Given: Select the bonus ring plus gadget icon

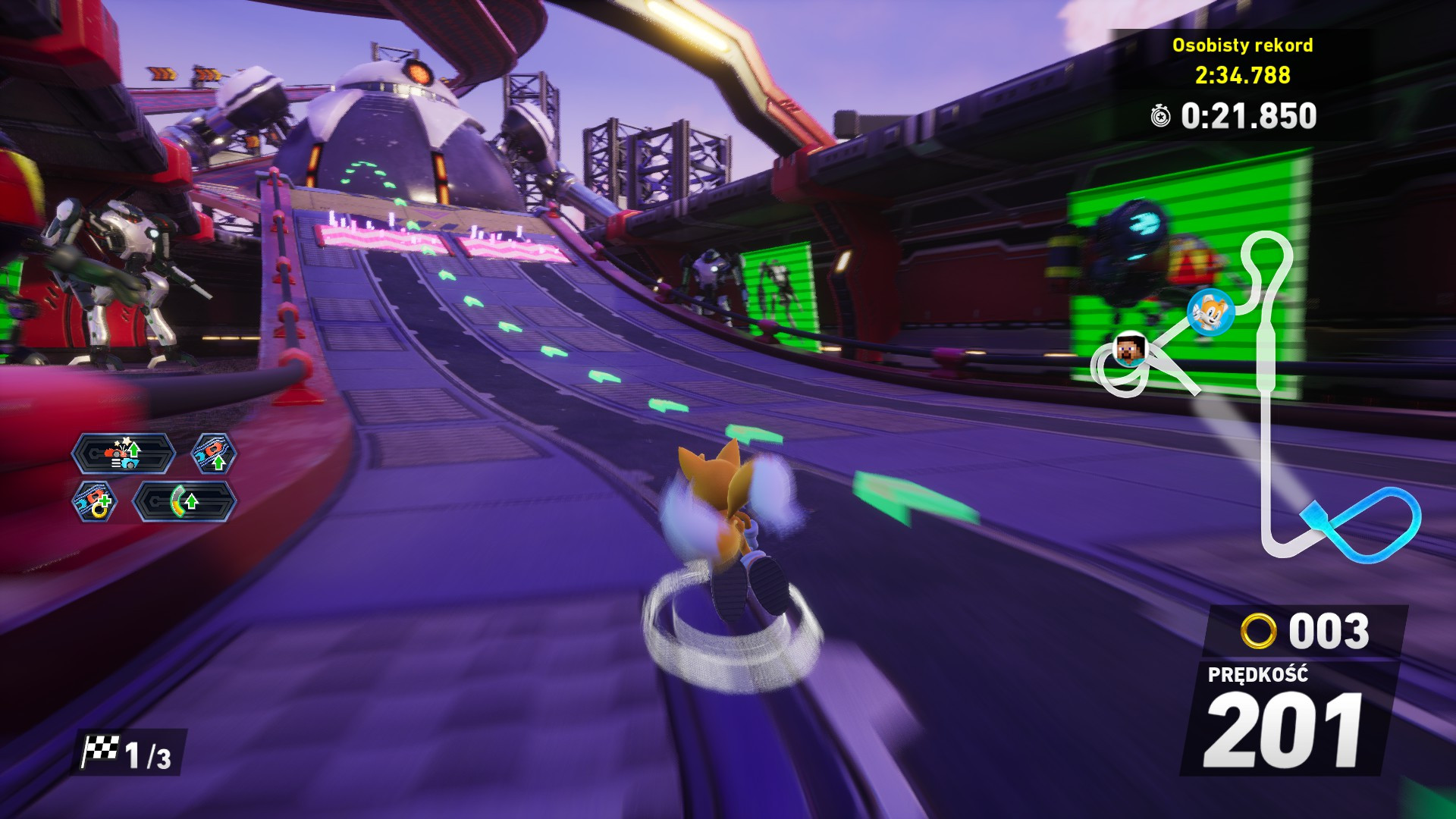Looking at the screenshot, I should point(97,503).
